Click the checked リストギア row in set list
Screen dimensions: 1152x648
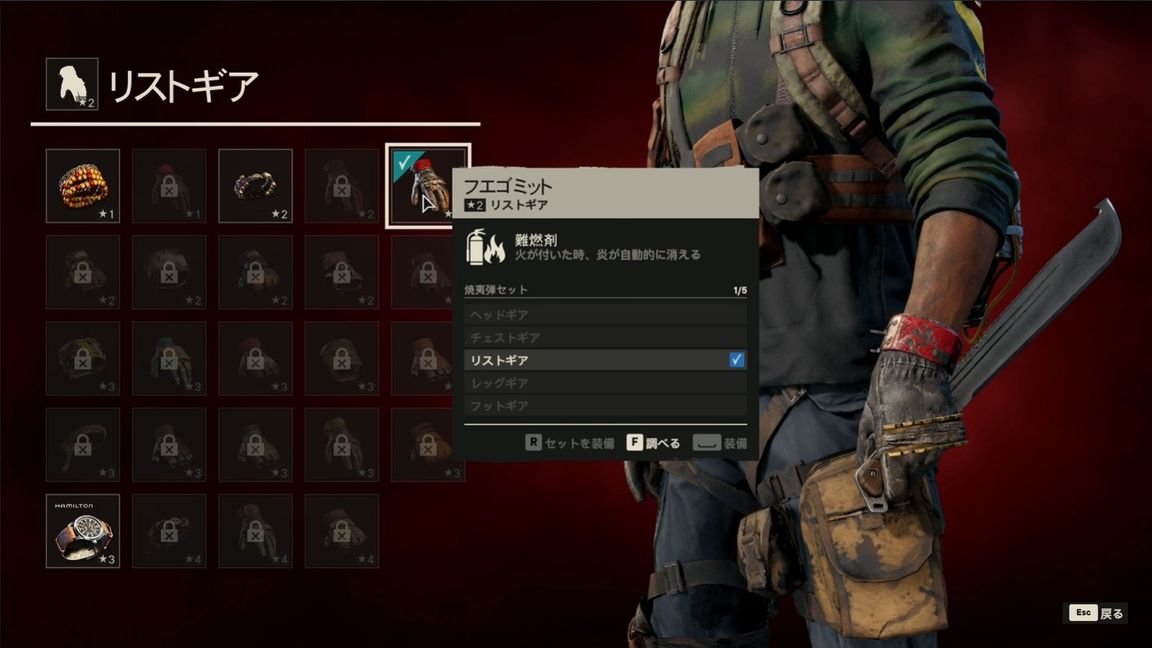click(x=605, y=360)
